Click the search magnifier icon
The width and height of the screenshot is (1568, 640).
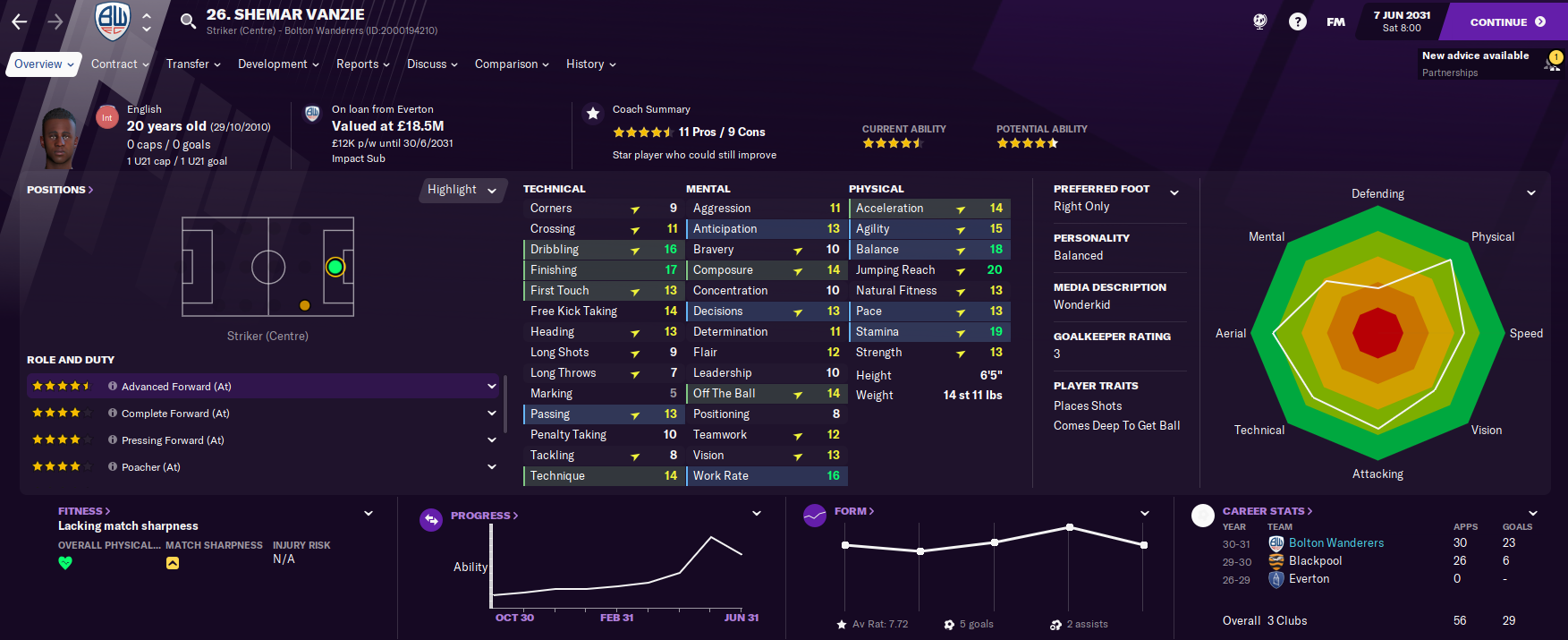[x=188, y=21]
